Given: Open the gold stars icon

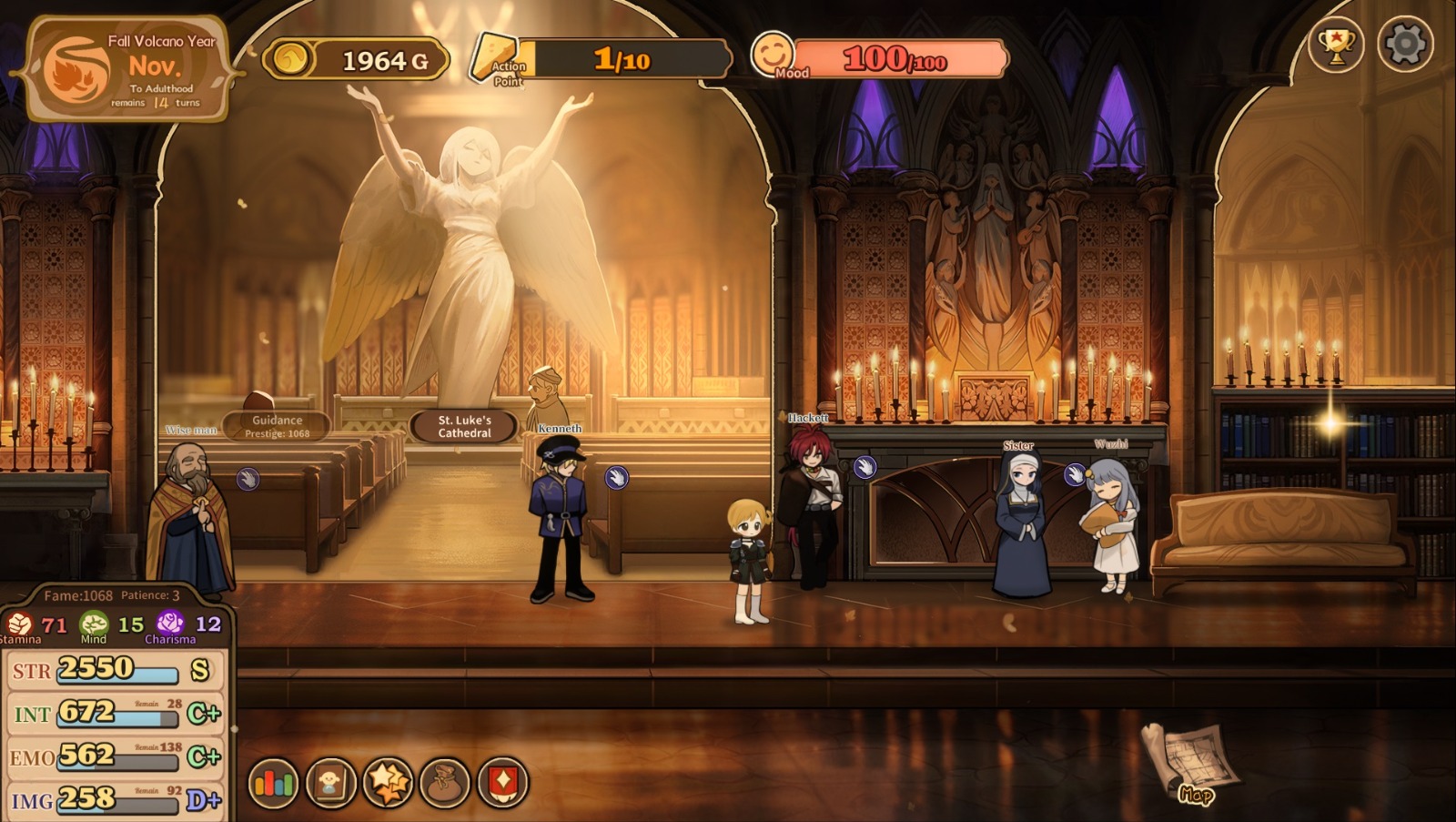Looking at the screenshot, I should (x=389, y=782).
